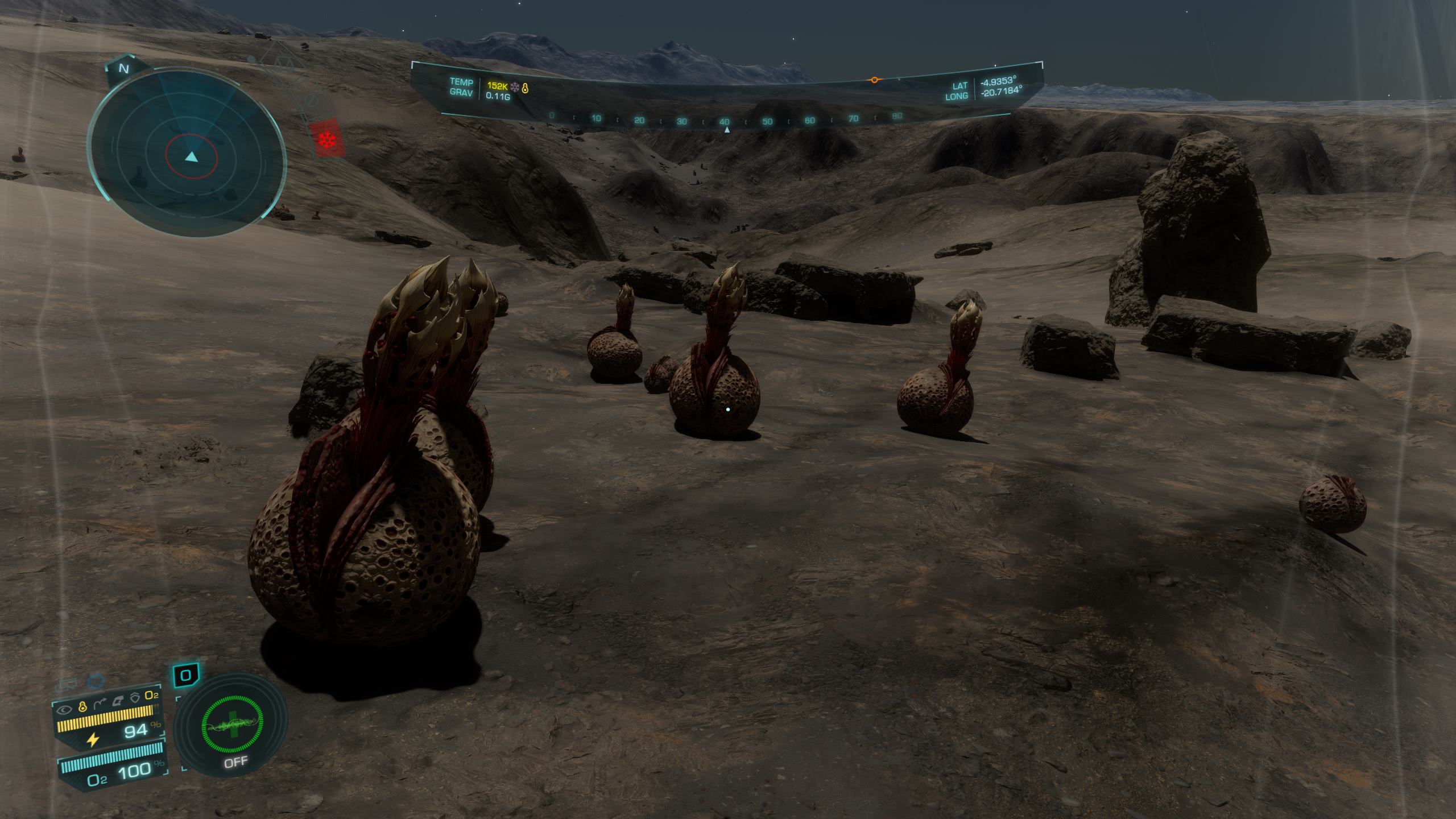The width and height of the screenshot is (1456, 819).
Task: Select the cyan item slot showing 0
Action: pyautogui.click(x=186, y=676)
